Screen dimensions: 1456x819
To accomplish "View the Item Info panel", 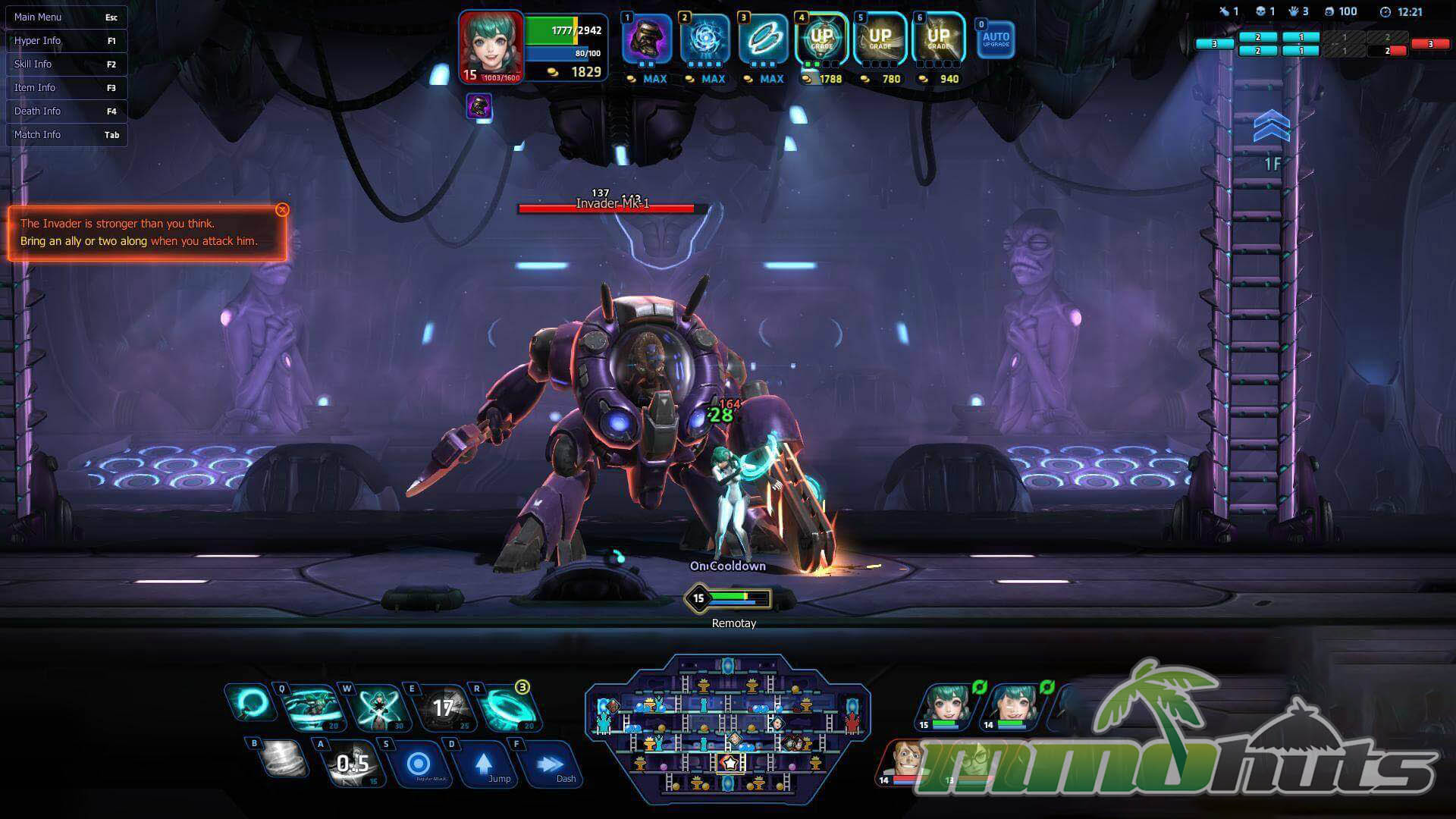I will tap(66, 87).
